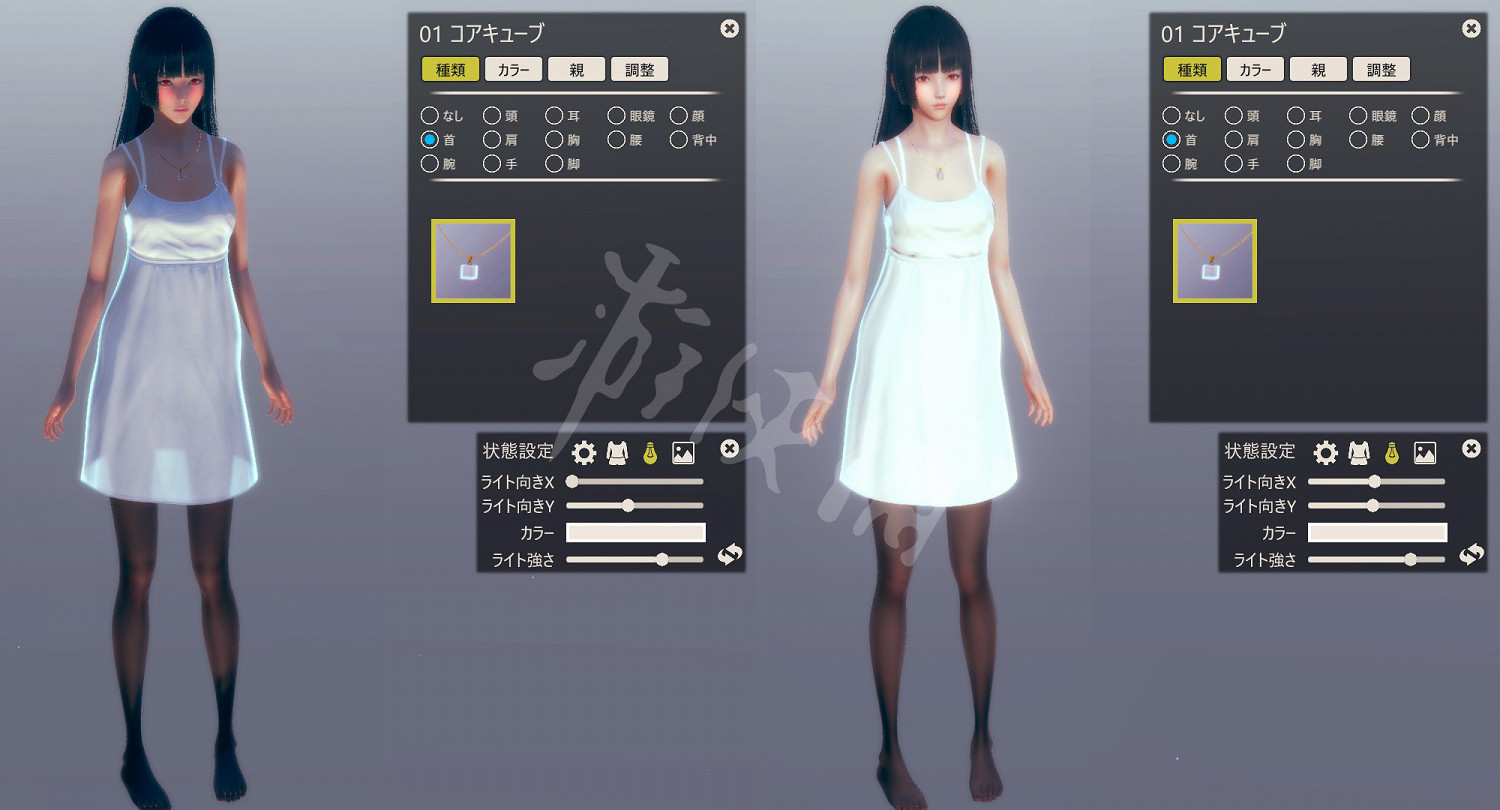This screenshot has width=1500, height=810.
Task: Click the 種類 button in right panel
Action: tap(1192, 69)
